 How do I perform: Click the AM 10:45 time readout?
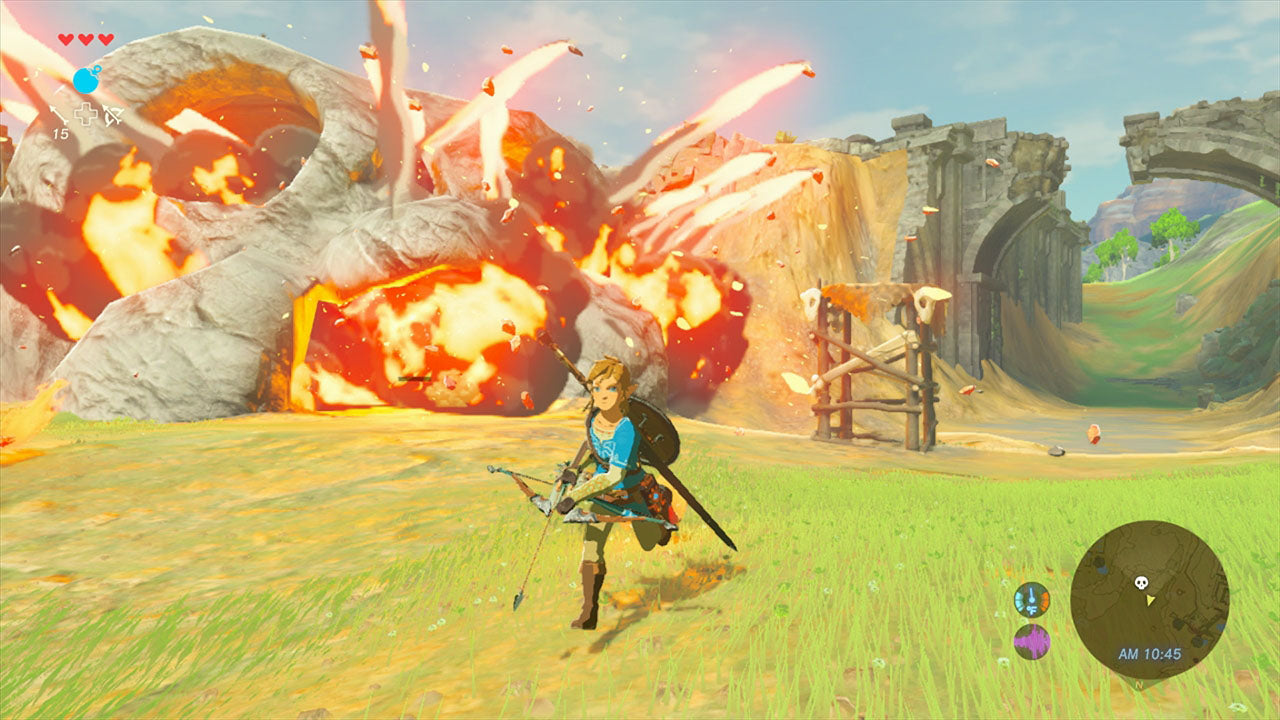(1150, 652)
